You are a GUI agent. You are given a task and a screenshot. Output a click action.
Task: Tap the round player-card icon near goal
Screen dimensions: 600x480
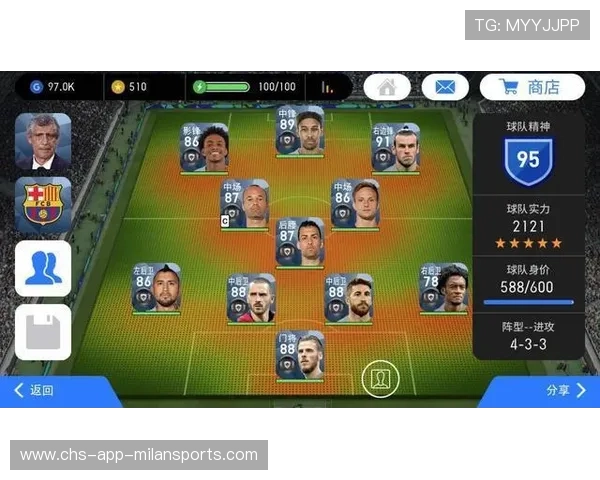[380, 380]
